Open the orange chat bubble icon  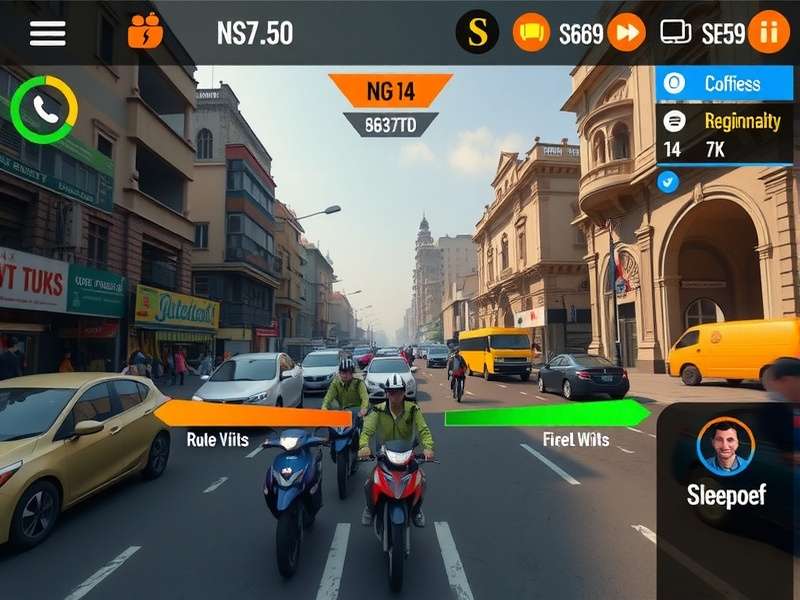[x=531, y=33]
